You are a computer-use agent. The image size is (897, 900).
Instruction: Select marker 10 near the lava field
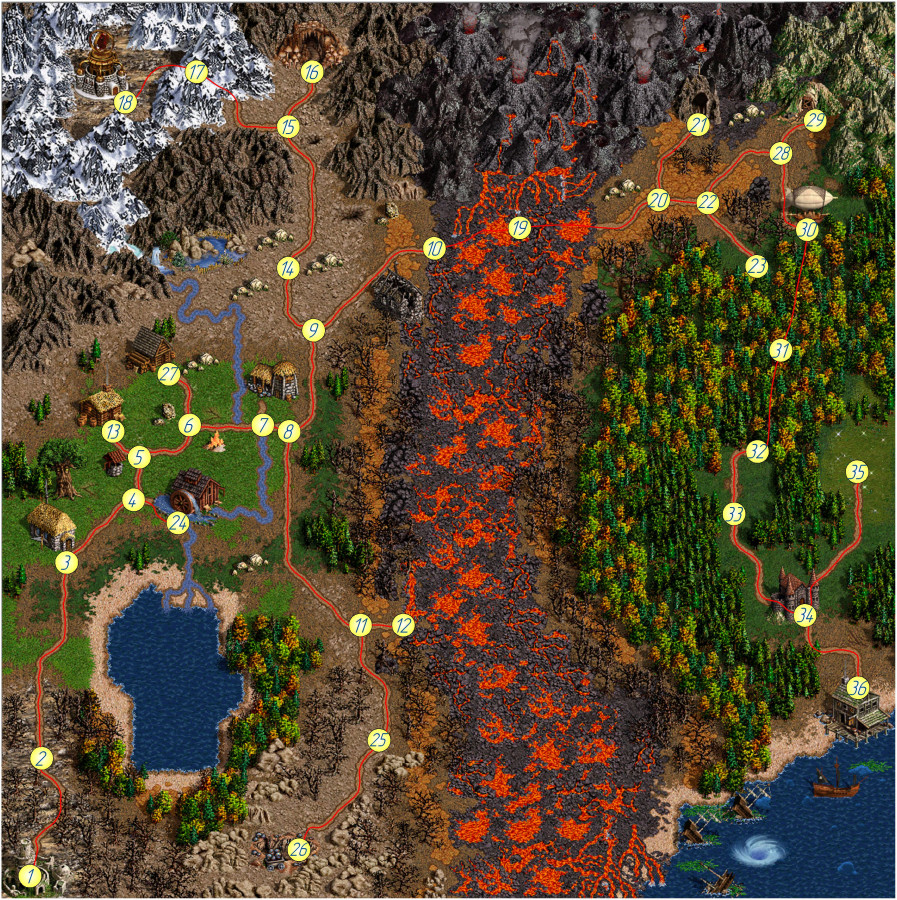(x=433, y=248)
